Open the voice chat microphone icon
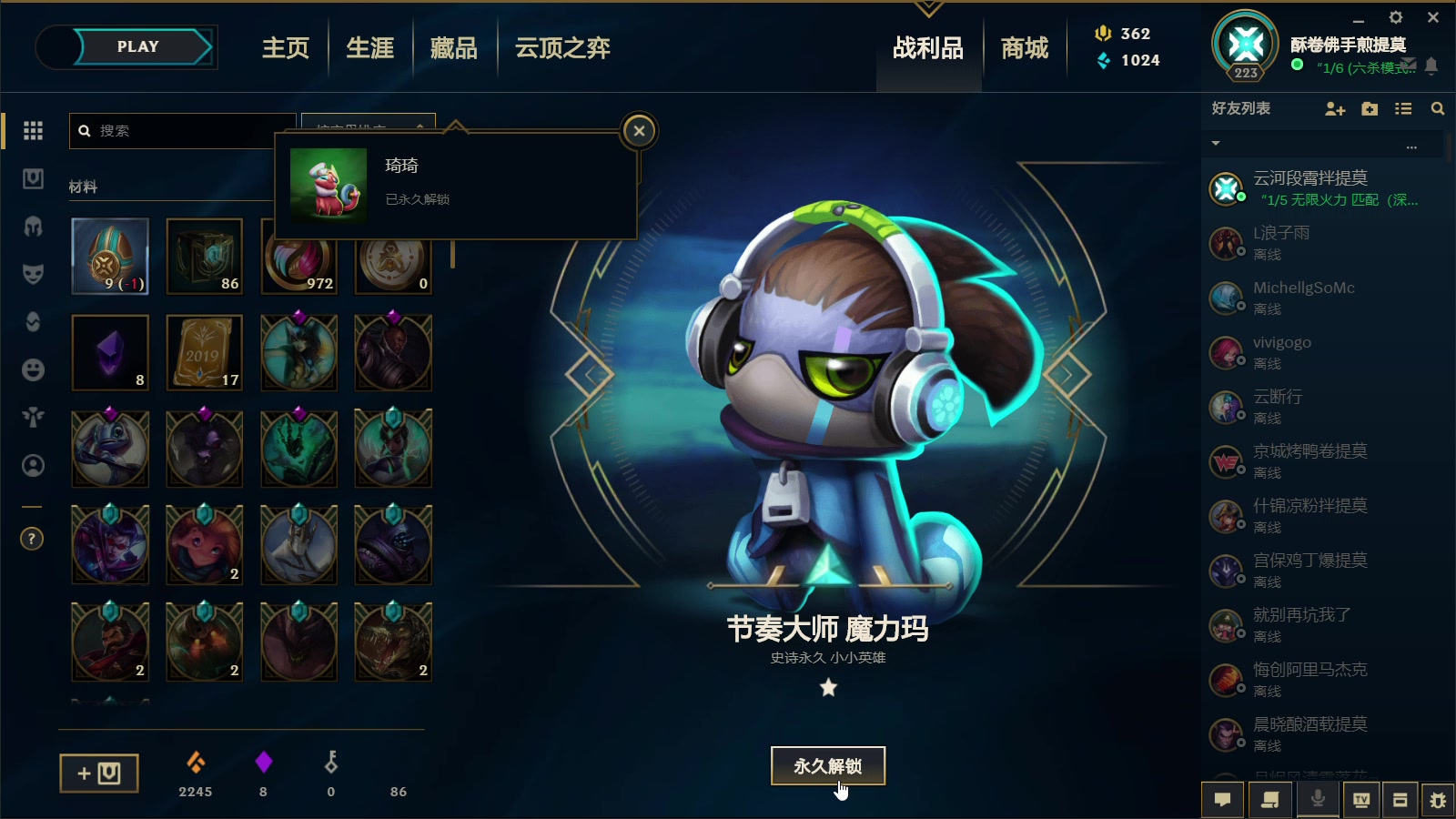1456x819 pixels. (1316, 799)
